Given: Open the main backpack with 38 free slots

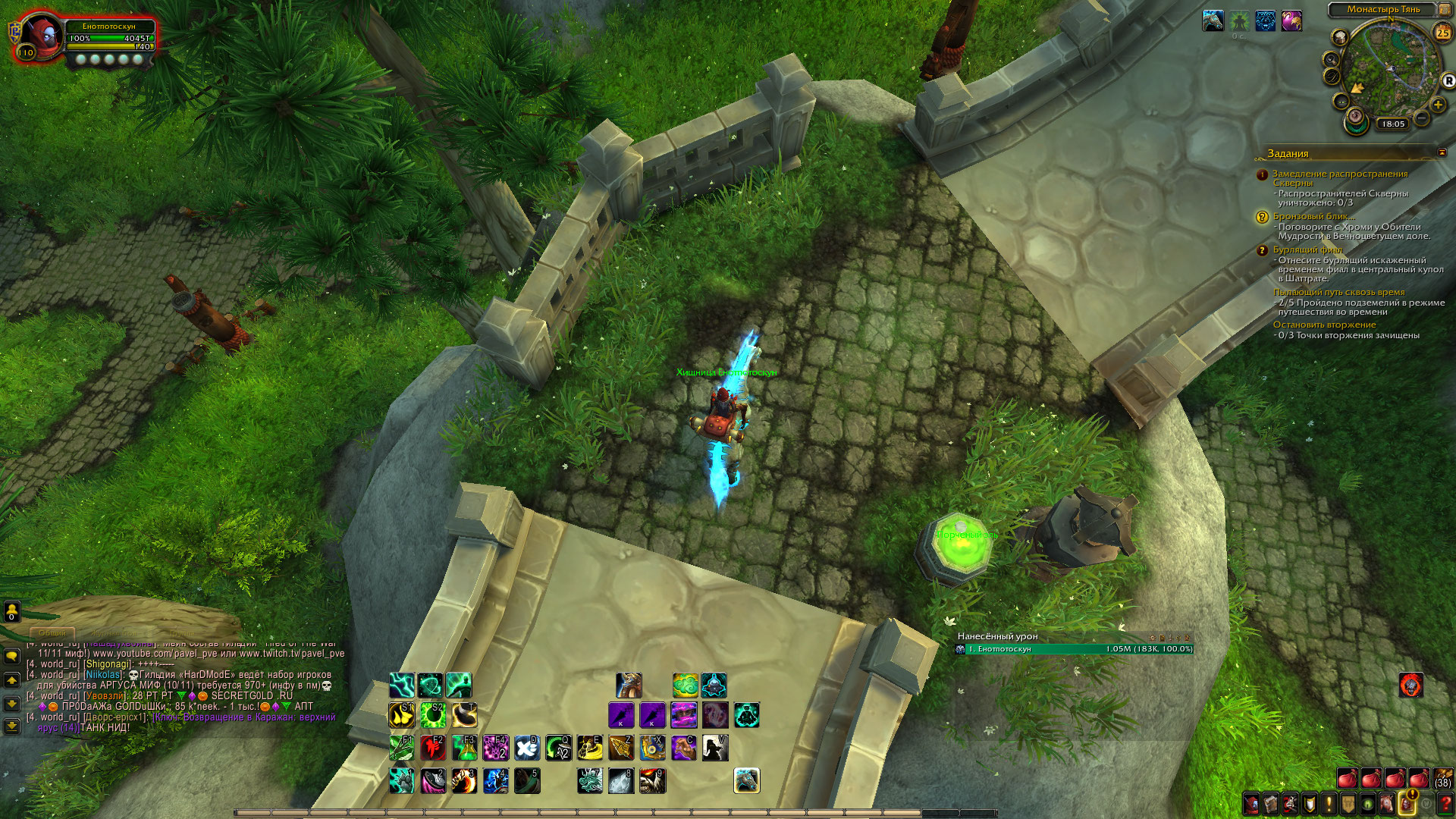Looking at the screenshot, I should [x=1442, y=779].
